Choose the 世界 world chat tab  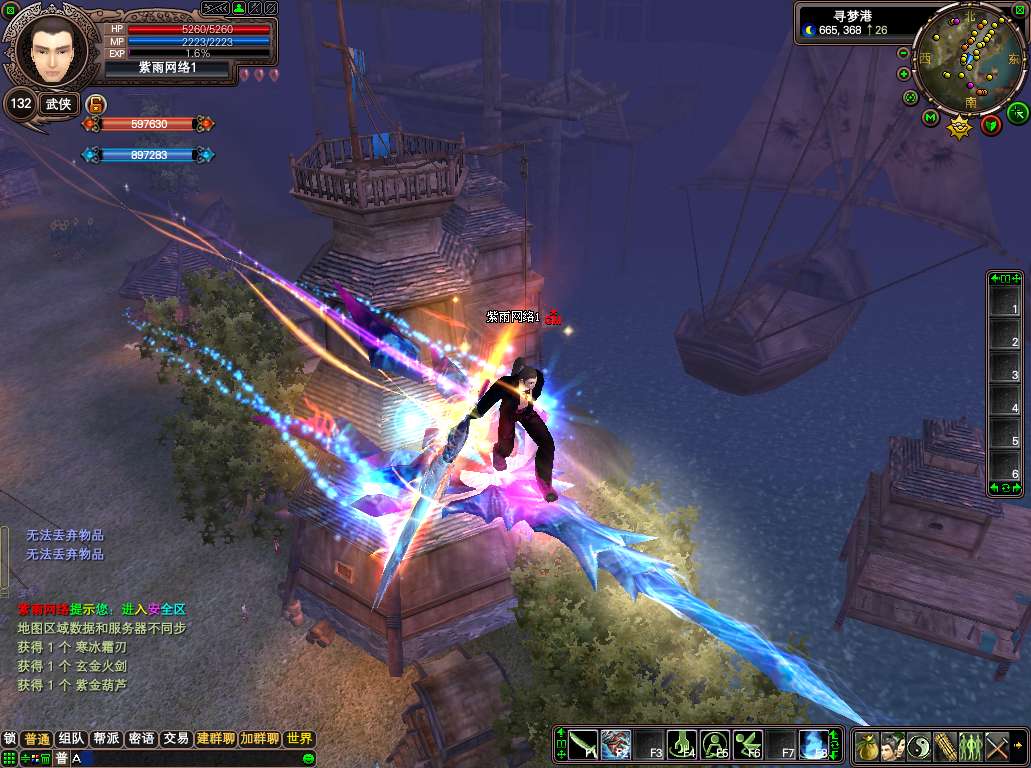tap(299, 739)
